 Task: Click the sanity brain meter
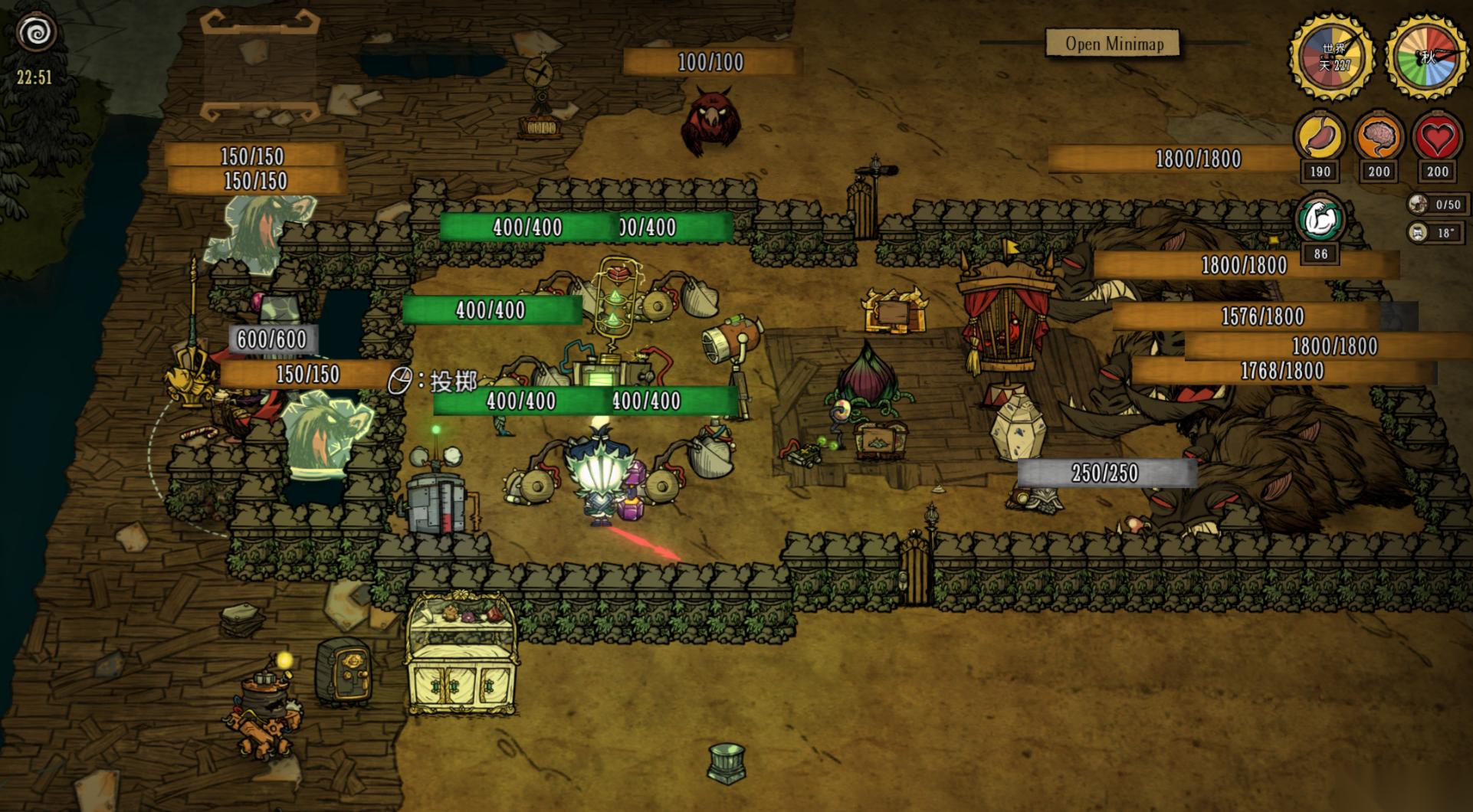1378,139
